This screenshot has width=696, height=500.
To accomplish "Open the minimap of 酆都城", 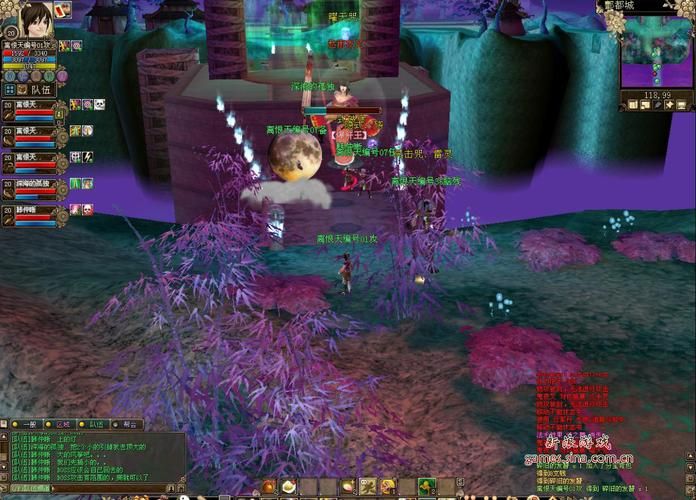I will pyautogui.click(x=656, y=50).
